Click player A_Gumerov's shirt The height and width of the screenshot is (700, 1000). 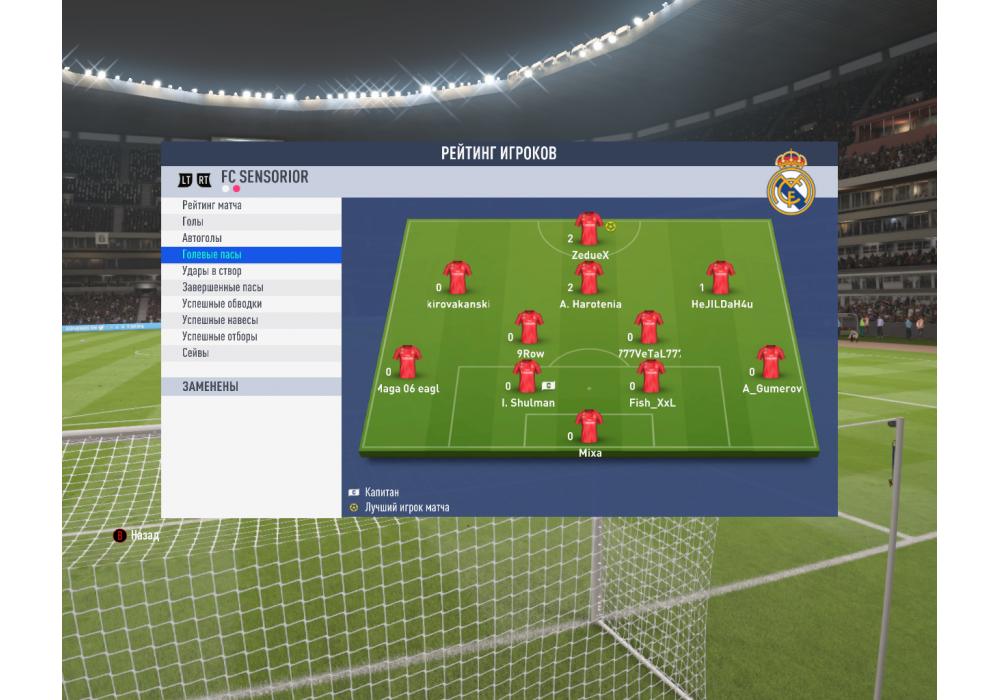(x=770, y=362)
